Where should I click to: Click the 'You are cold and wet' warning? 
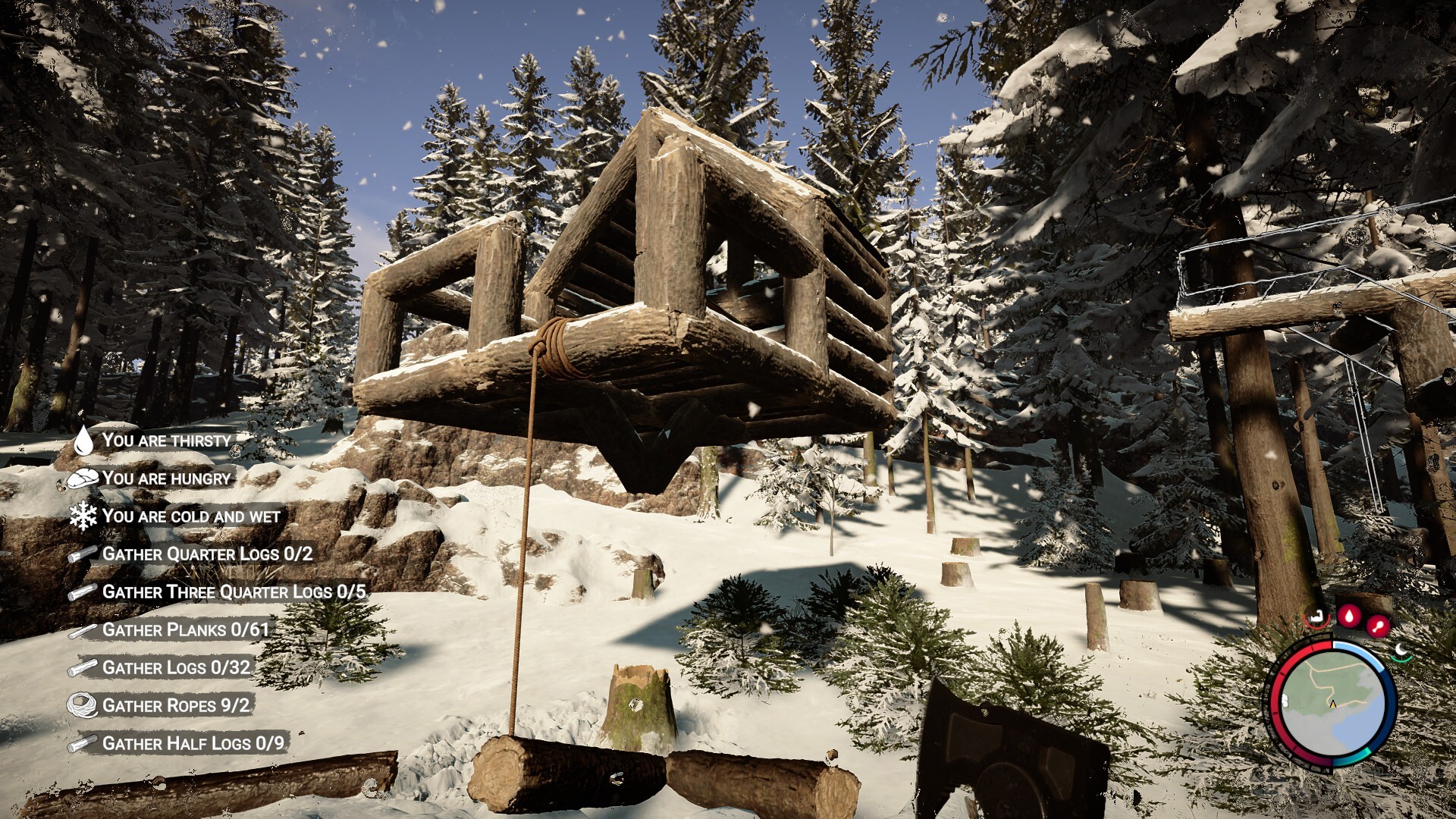(x=193, y=515)
